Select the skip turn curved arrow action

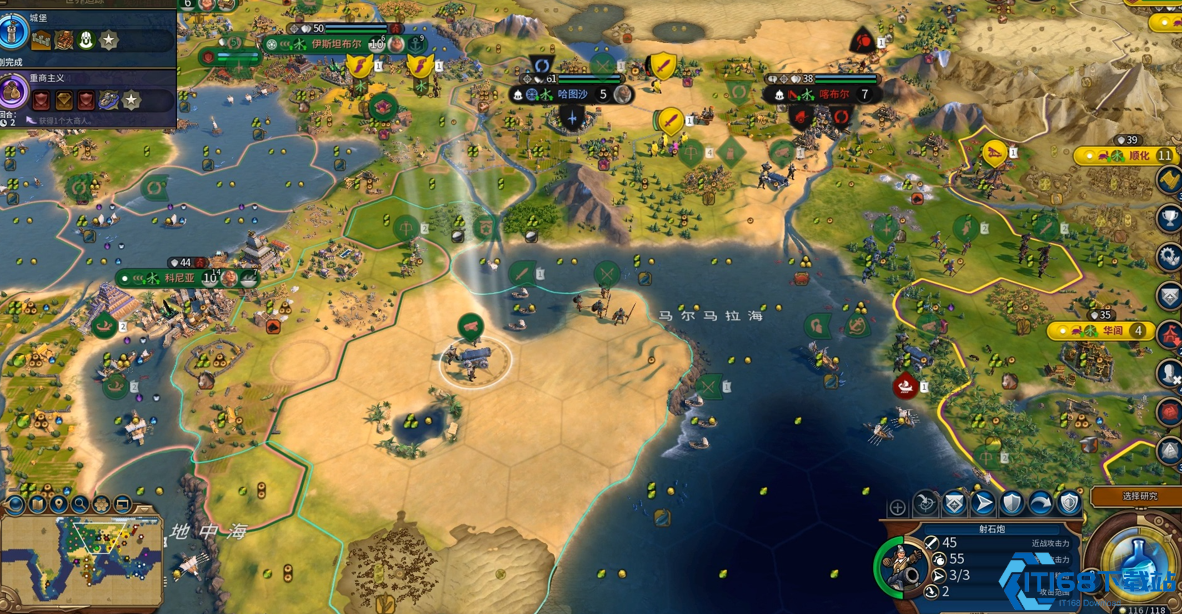pos(1041,504)
